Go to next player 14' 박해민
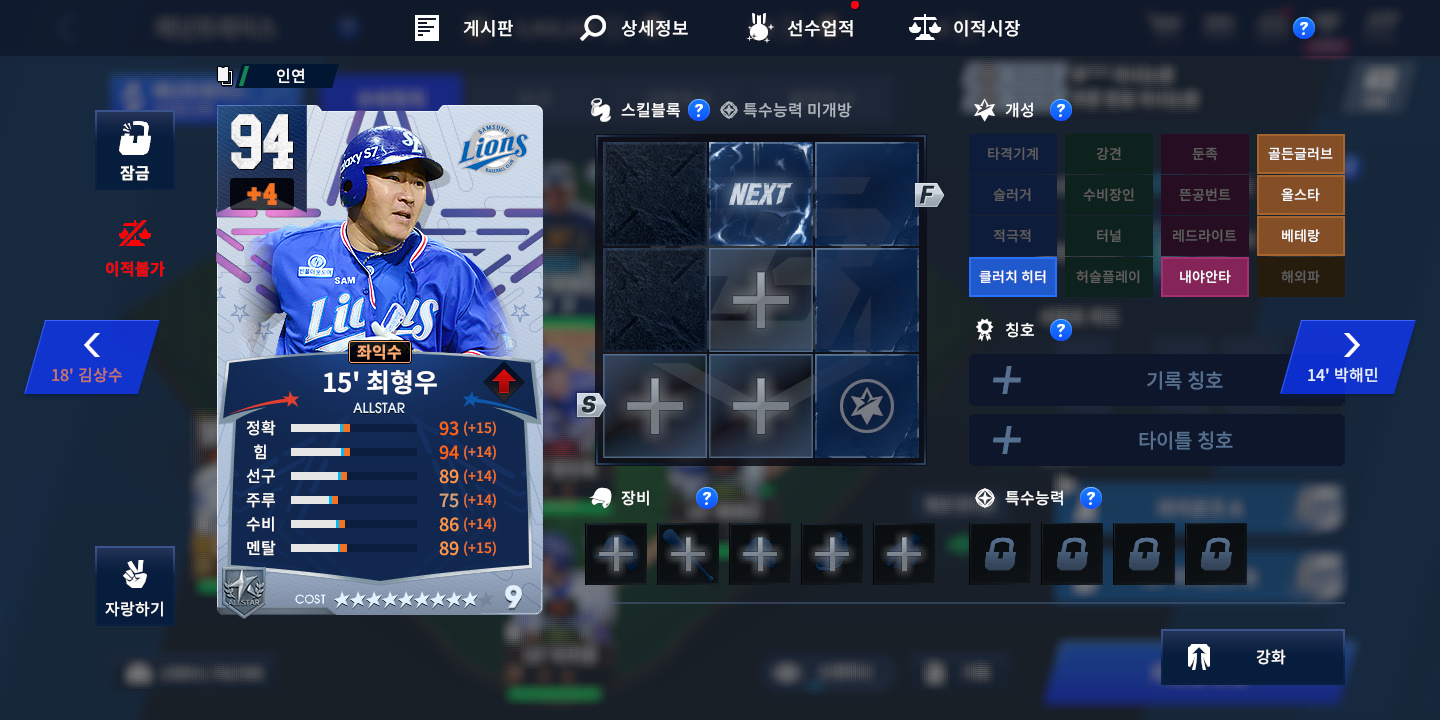The width and height of the screenshot is (1440, 720). [x=1347, y=357]
